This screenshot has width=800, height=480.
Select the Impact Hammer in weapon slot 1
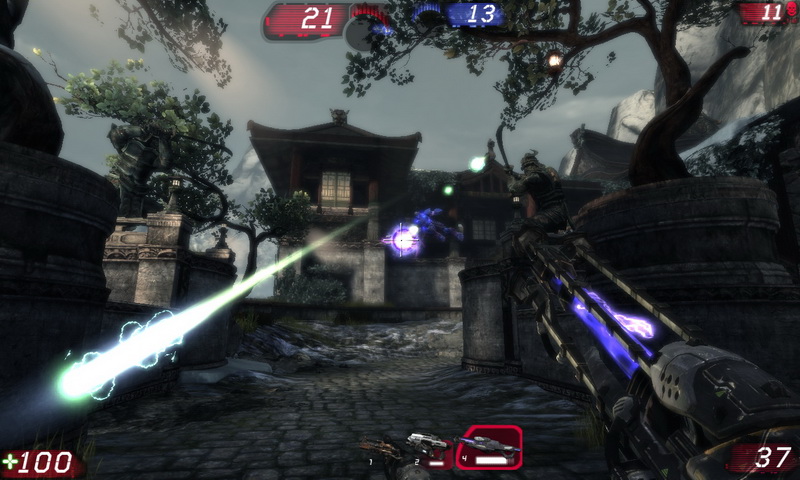383,450
